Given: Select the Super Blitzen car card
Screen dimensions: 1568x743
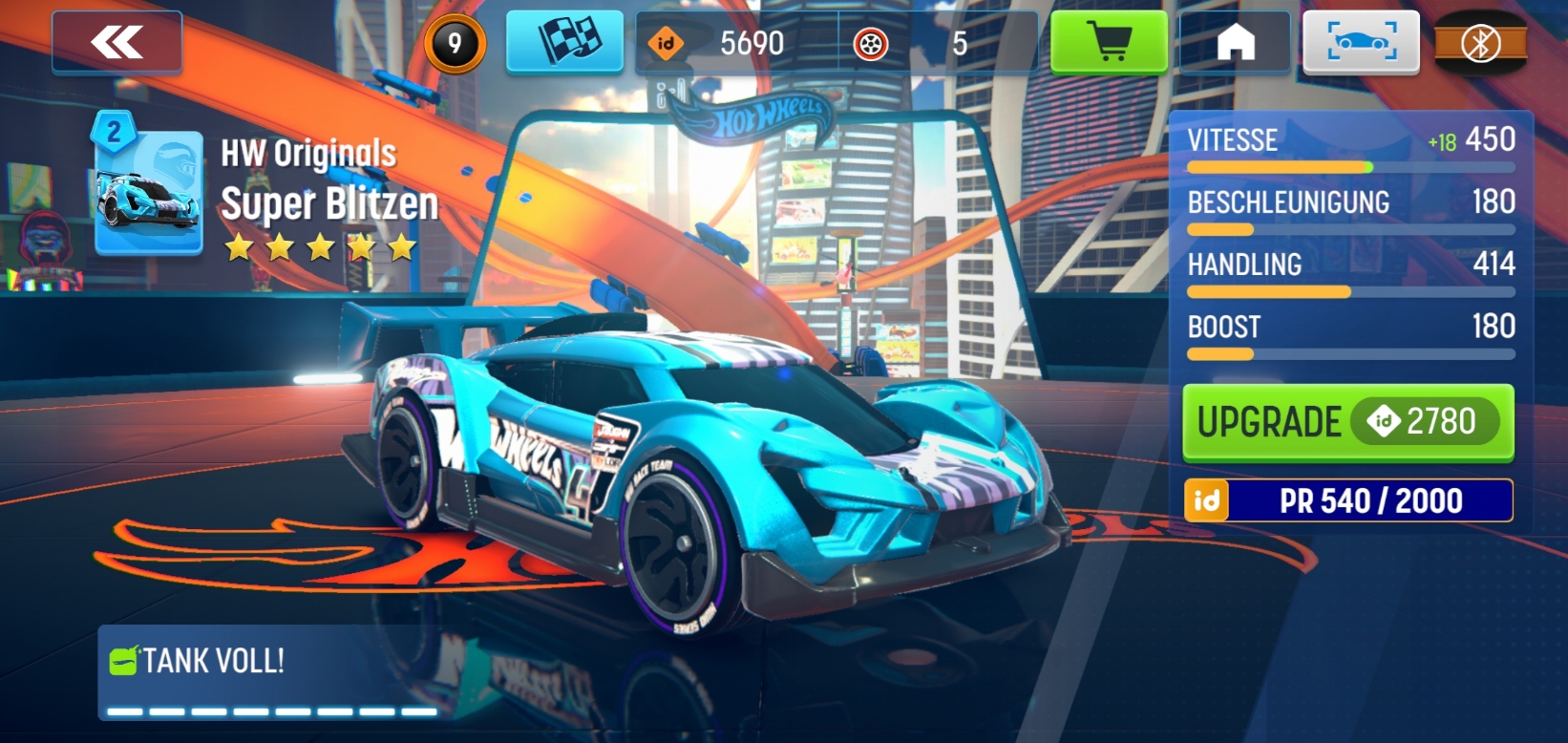Looking at the screenshot, I should tap(149, 193).
